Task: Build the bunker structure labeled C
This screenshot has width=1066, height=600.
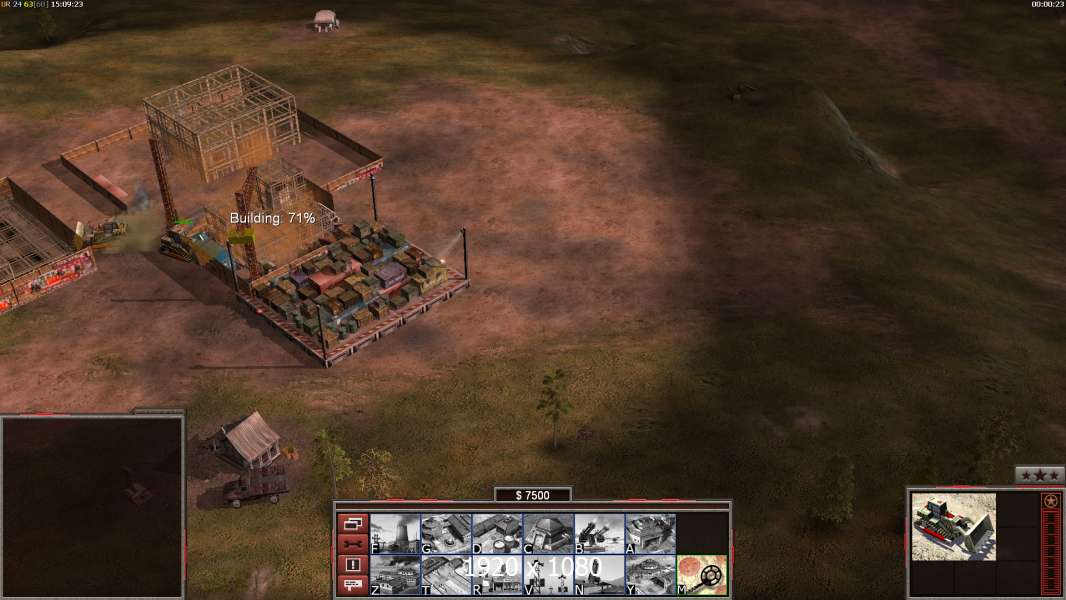Action: [x=548, y=534]
